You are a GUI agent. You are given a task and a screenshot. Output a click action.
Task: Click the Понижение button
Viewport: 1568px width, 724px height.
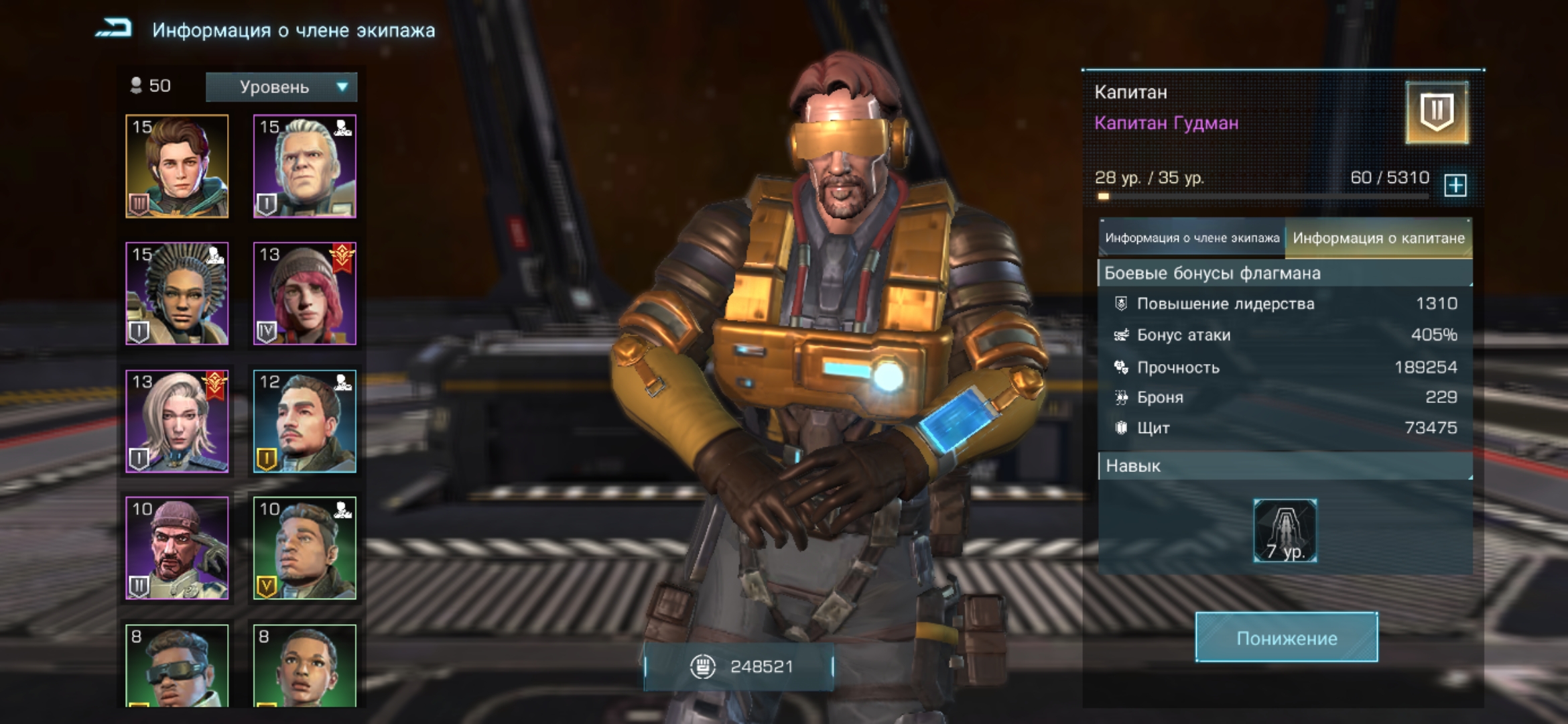1287,638
